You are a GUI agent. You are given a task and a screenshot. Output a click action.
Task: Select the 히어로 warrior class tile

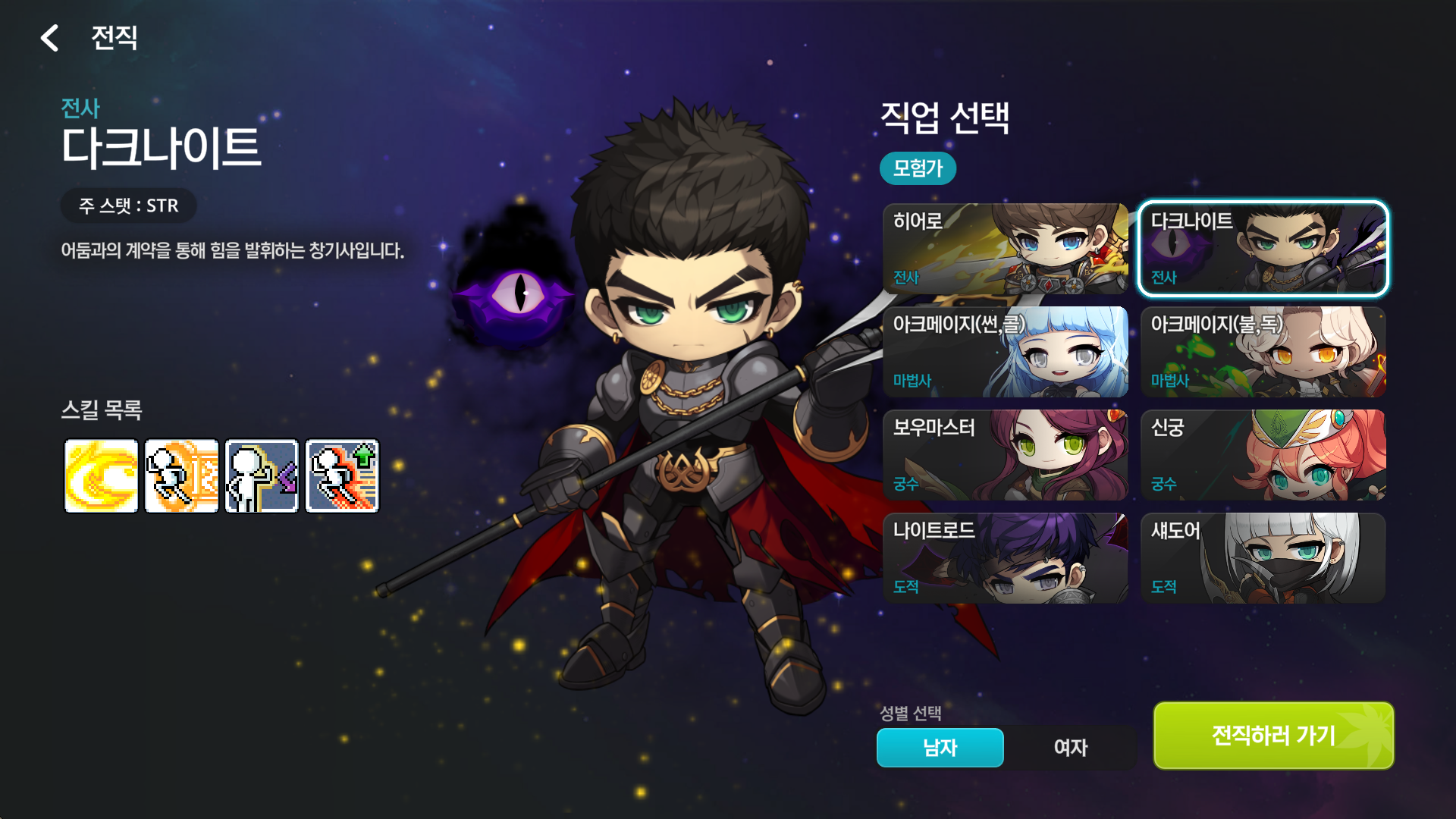1006,249
